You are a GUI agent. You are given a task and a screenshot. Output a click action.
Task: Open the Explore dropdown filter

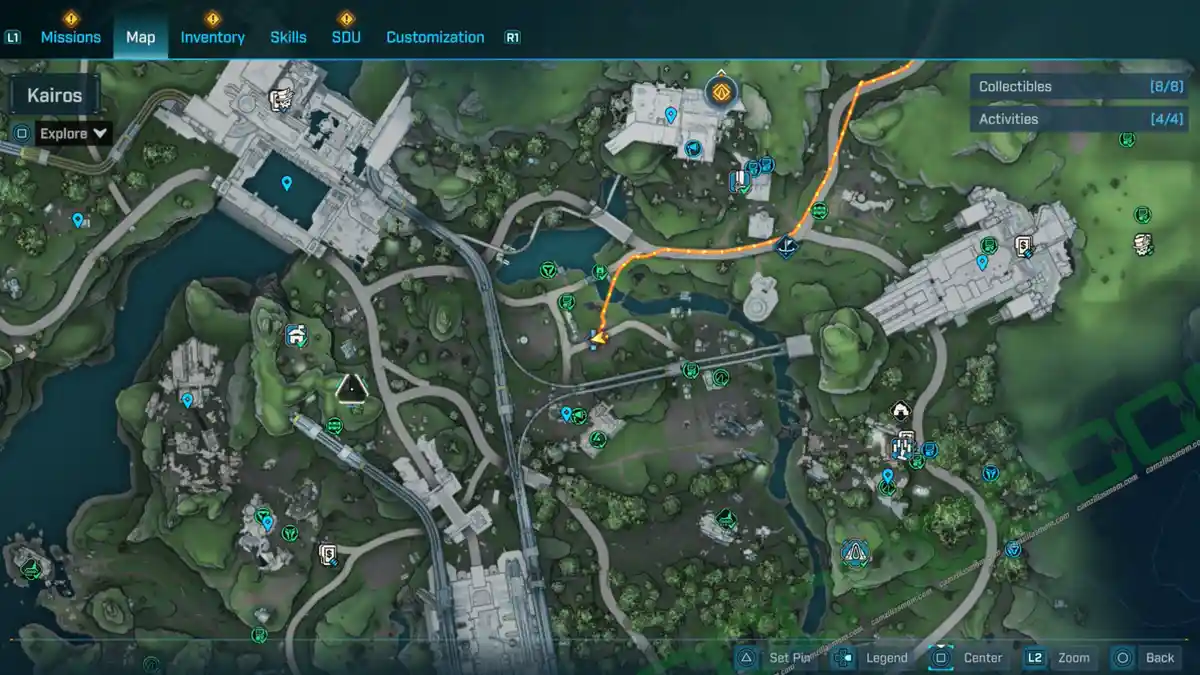point(73,133)
